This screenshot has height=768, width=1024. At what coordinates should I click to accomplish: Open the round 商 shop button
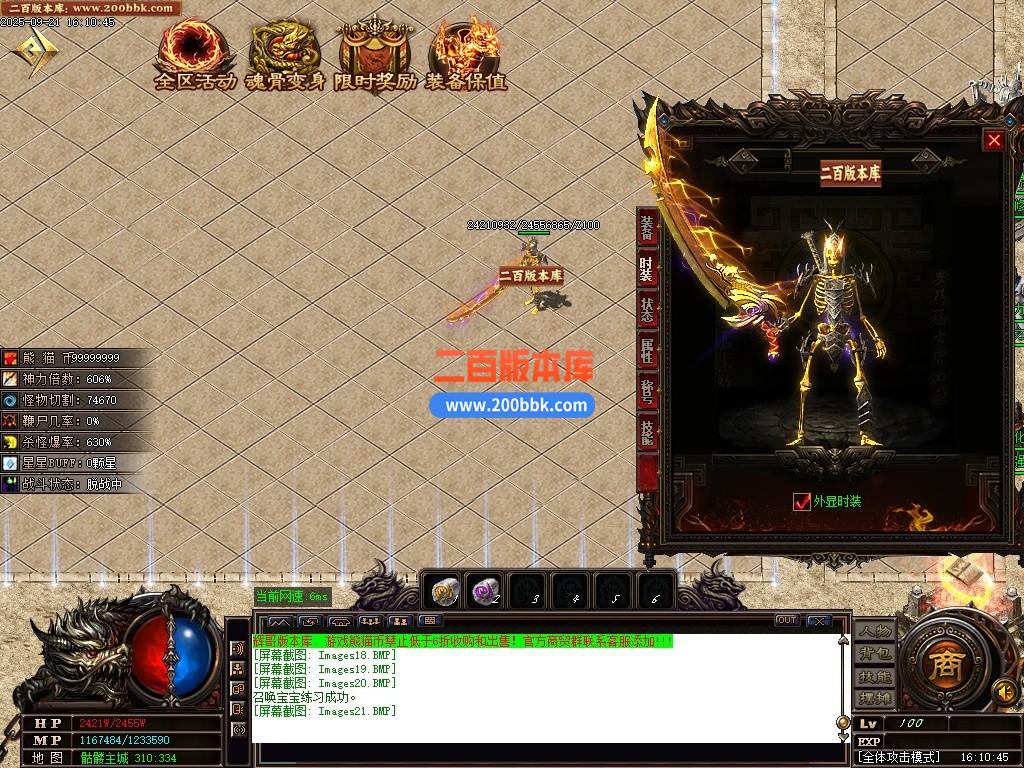(x=941, y=667)
